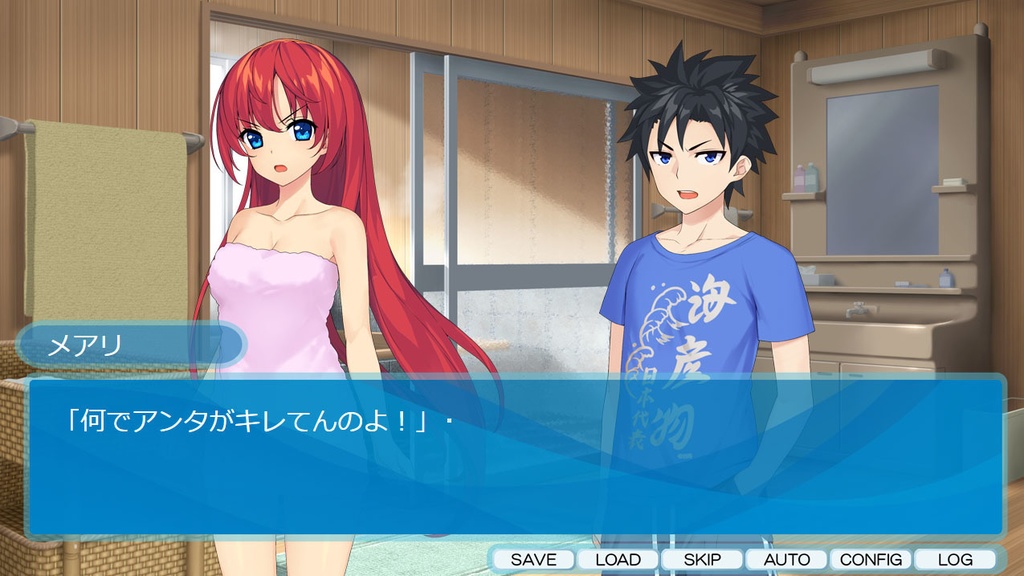Show the dialogue LOG
This screenshot has height=576, width=1024.
[x=955, y=560]
